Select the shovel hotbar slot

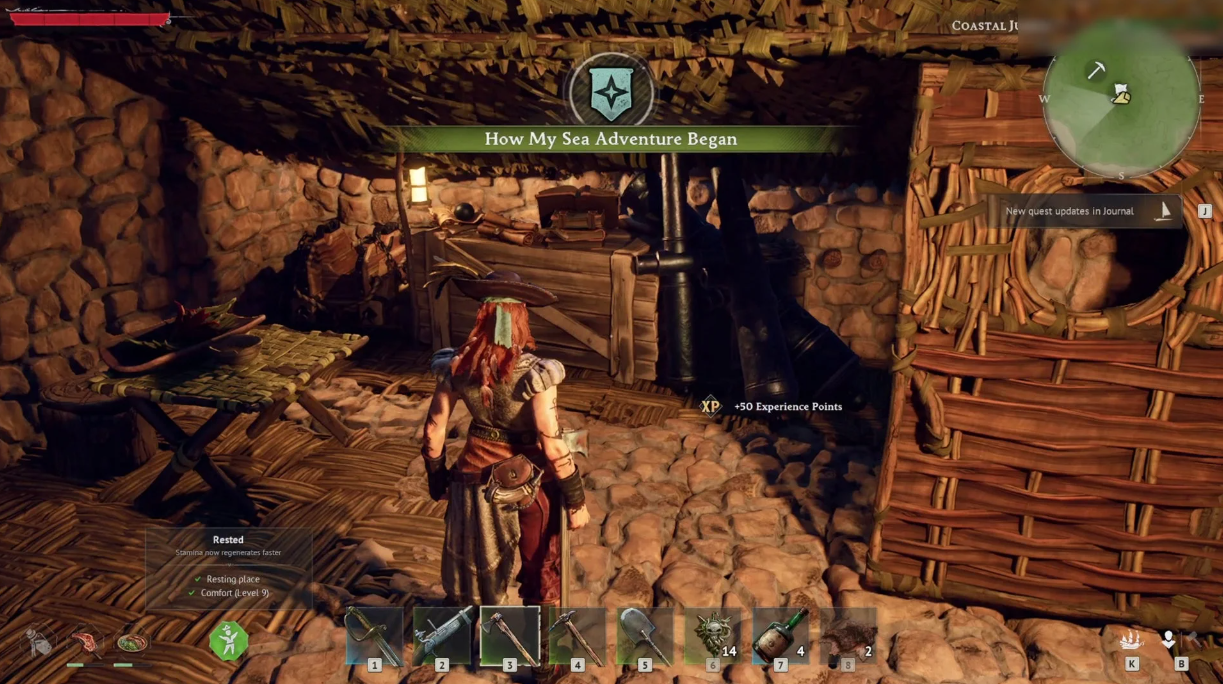point(645,635)
